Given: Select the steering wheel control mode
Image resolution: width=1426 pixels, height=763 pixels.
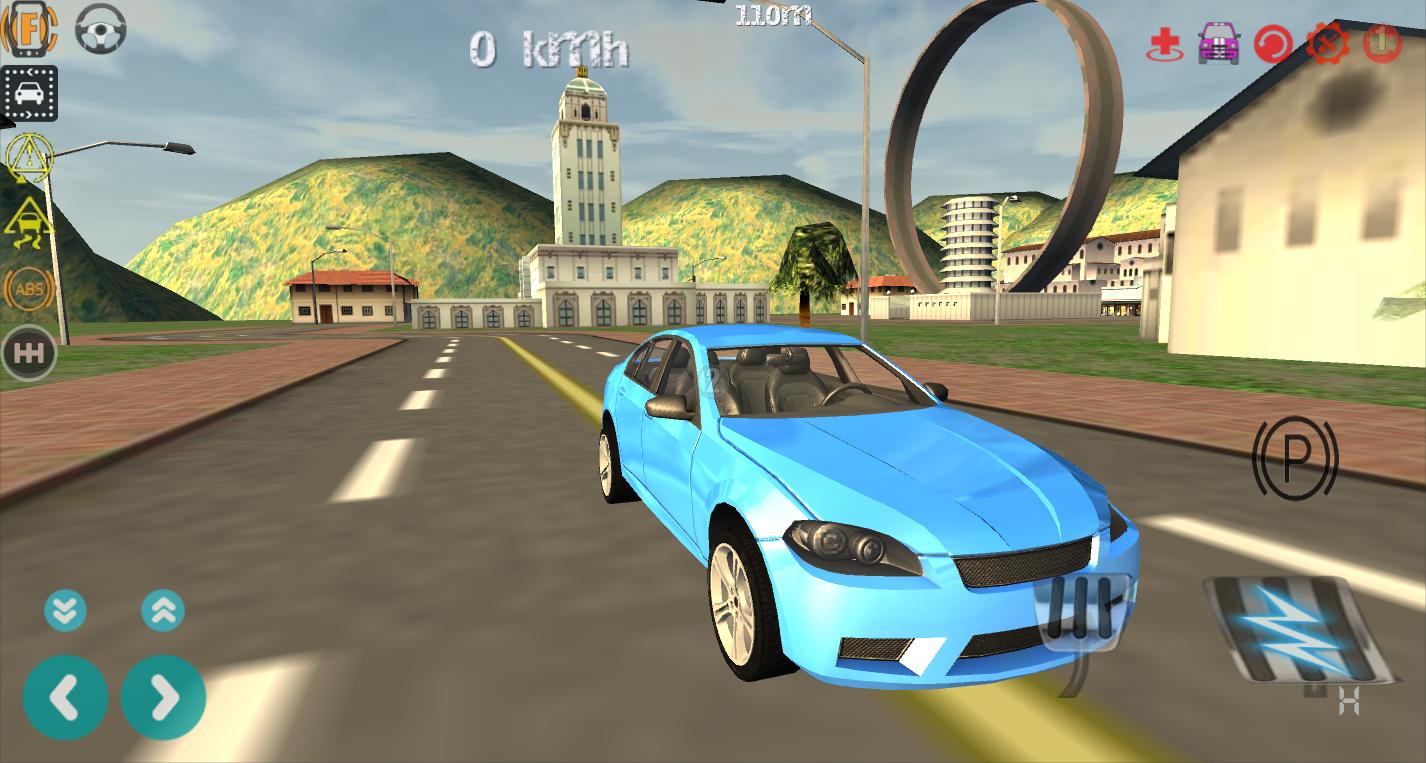Looking at the screenshot, I should pos(99,30).
